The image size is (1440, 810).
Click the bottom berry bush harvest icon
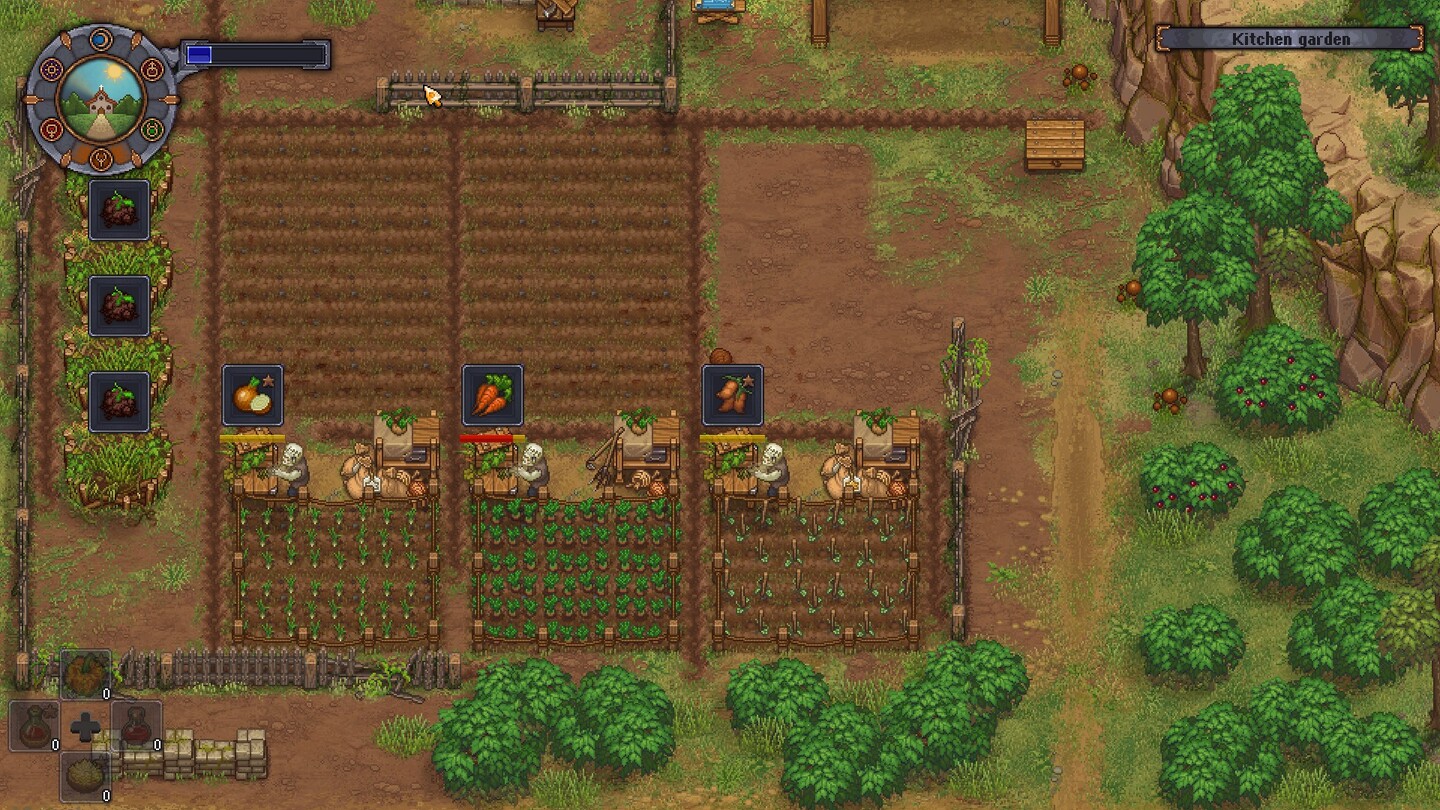tap(119, 400)
